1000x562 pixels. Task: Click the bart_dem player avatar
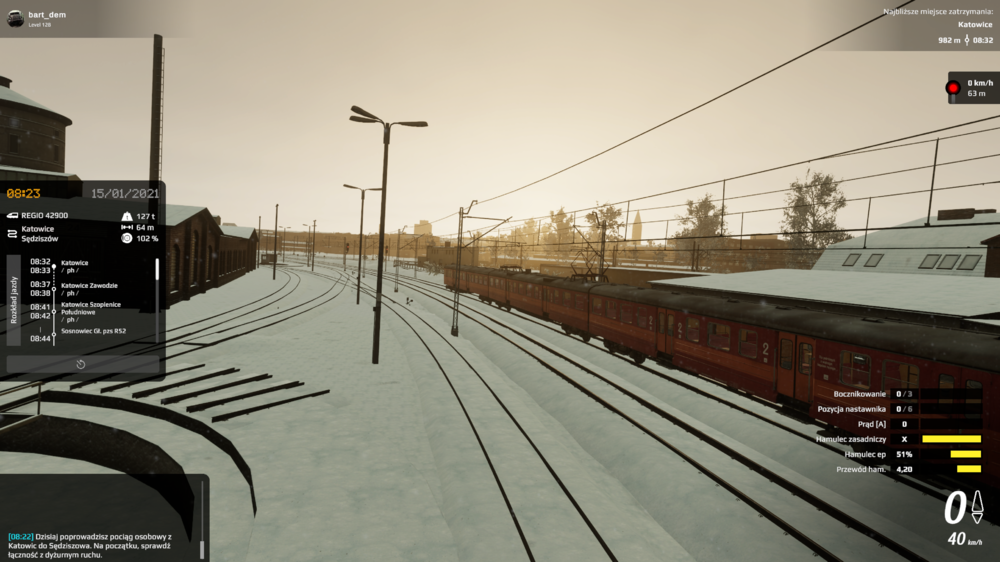(15, 18)
